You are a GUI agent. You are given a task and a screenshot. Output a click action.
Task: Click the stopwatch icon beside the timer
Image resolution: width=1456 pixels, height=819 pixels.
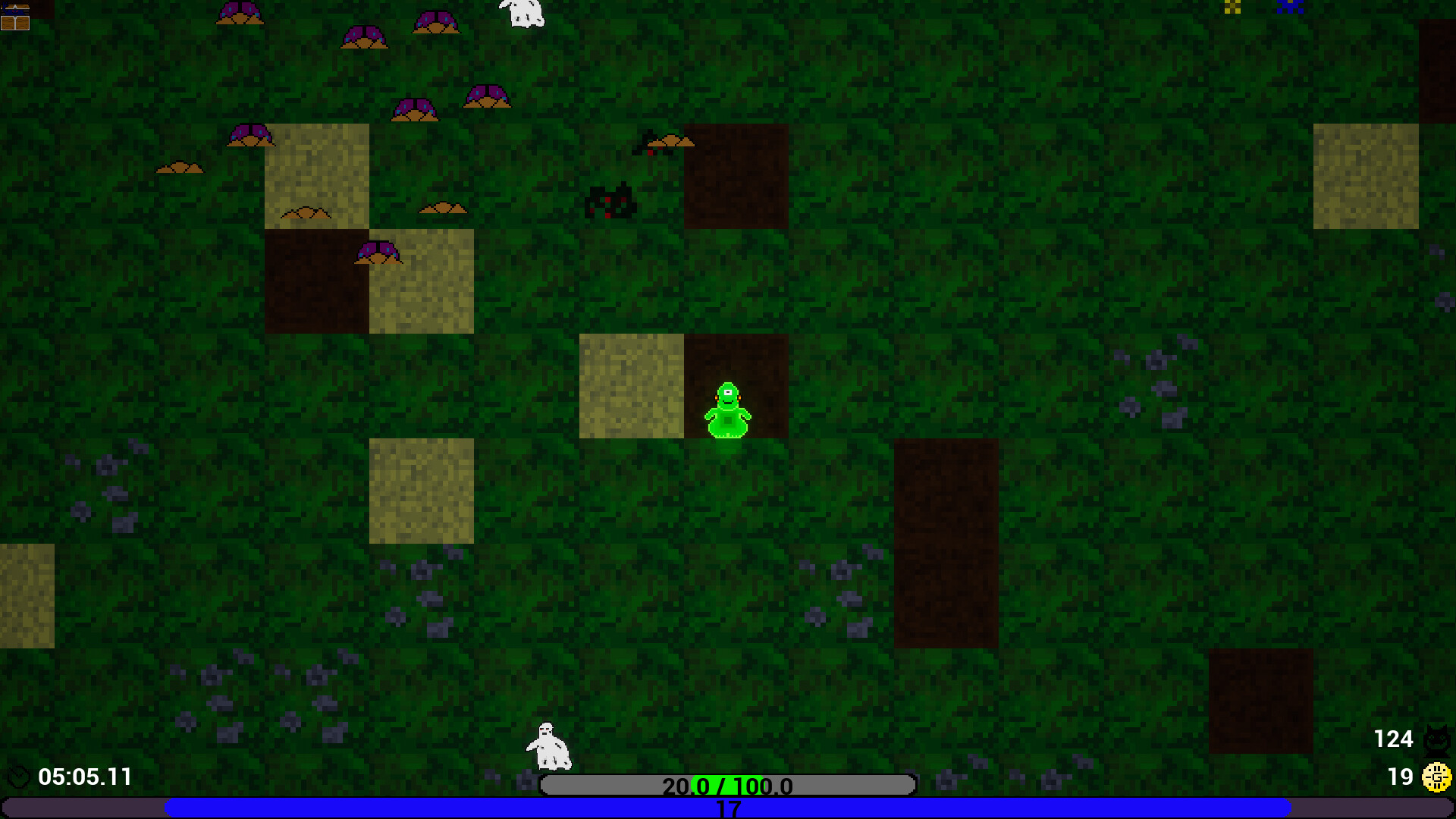pos(19,777)
